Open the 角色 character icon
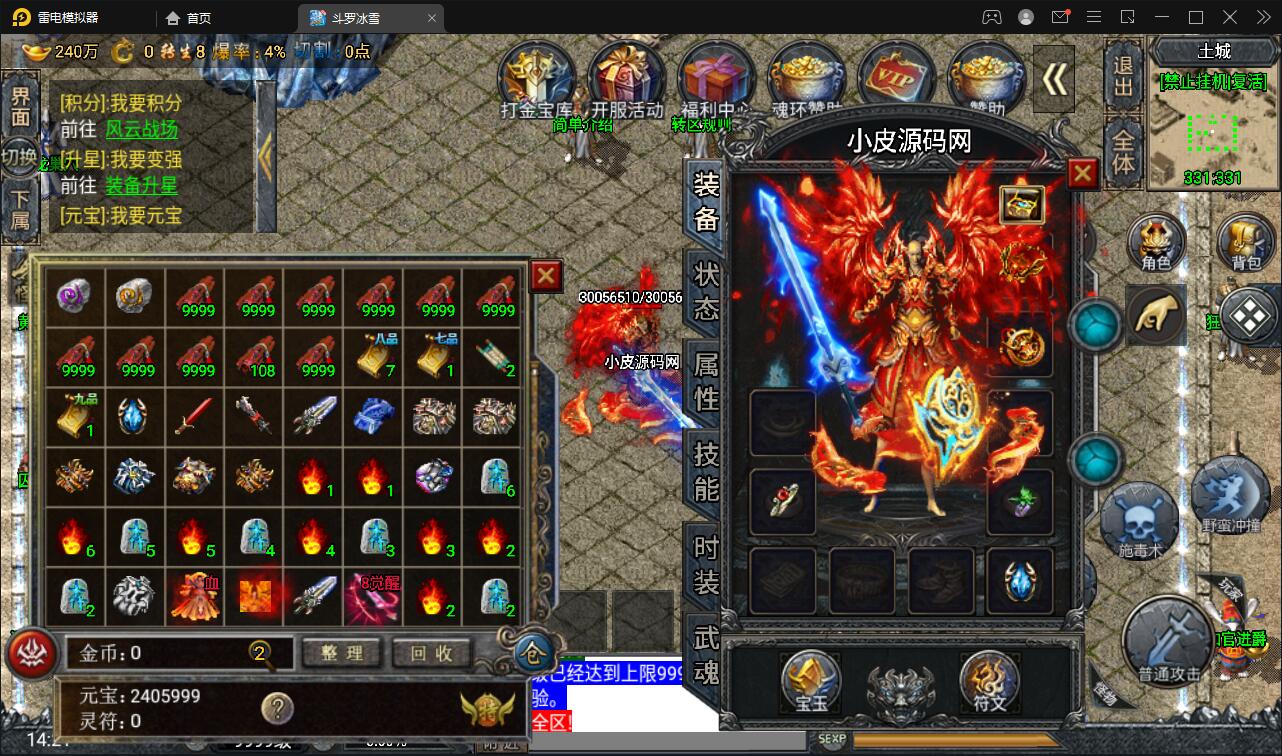The width and height of the screenshot is (1282, 756). pos(1158,243)
